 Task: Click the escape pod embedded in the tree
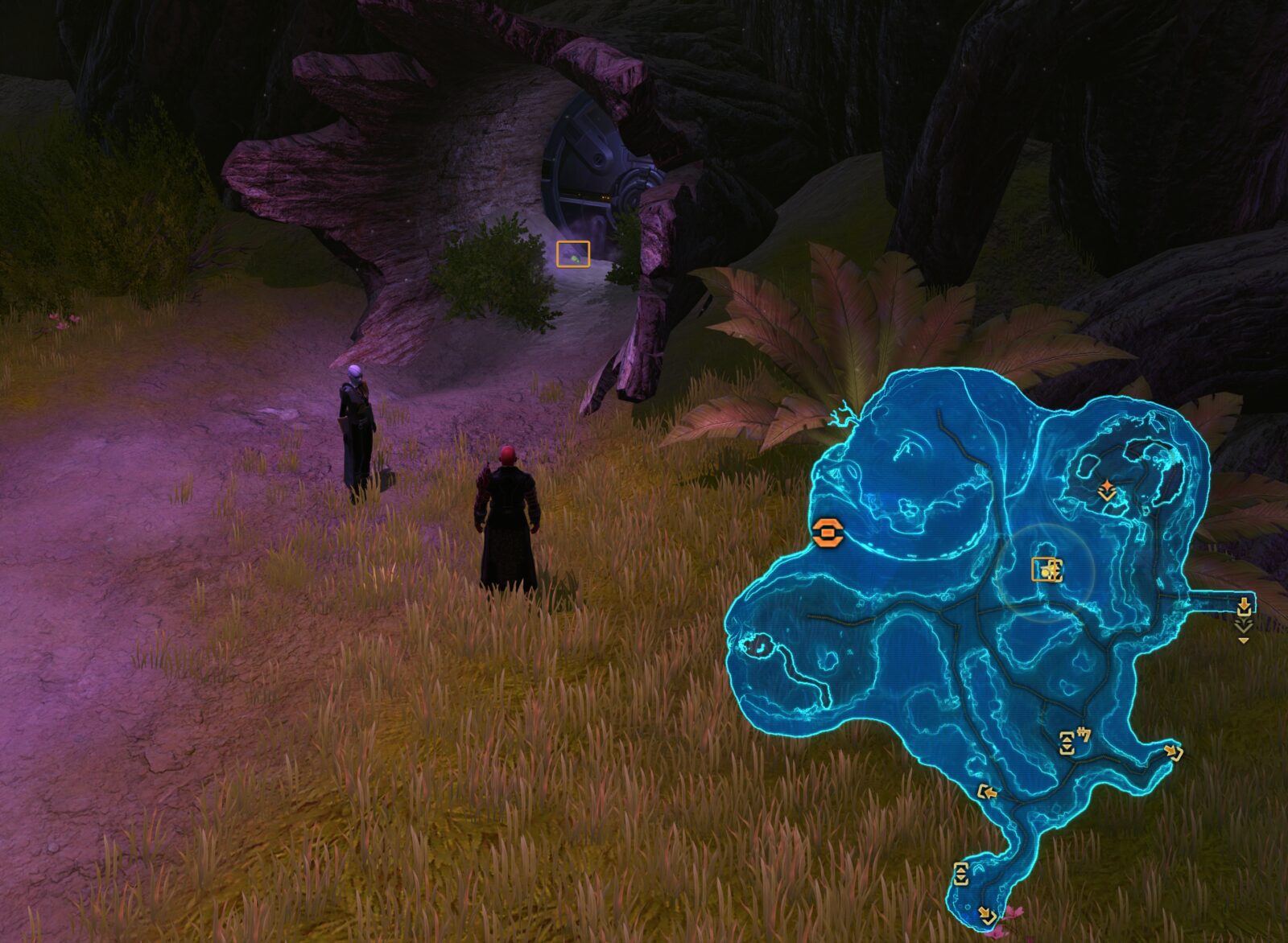click(593, 161)
